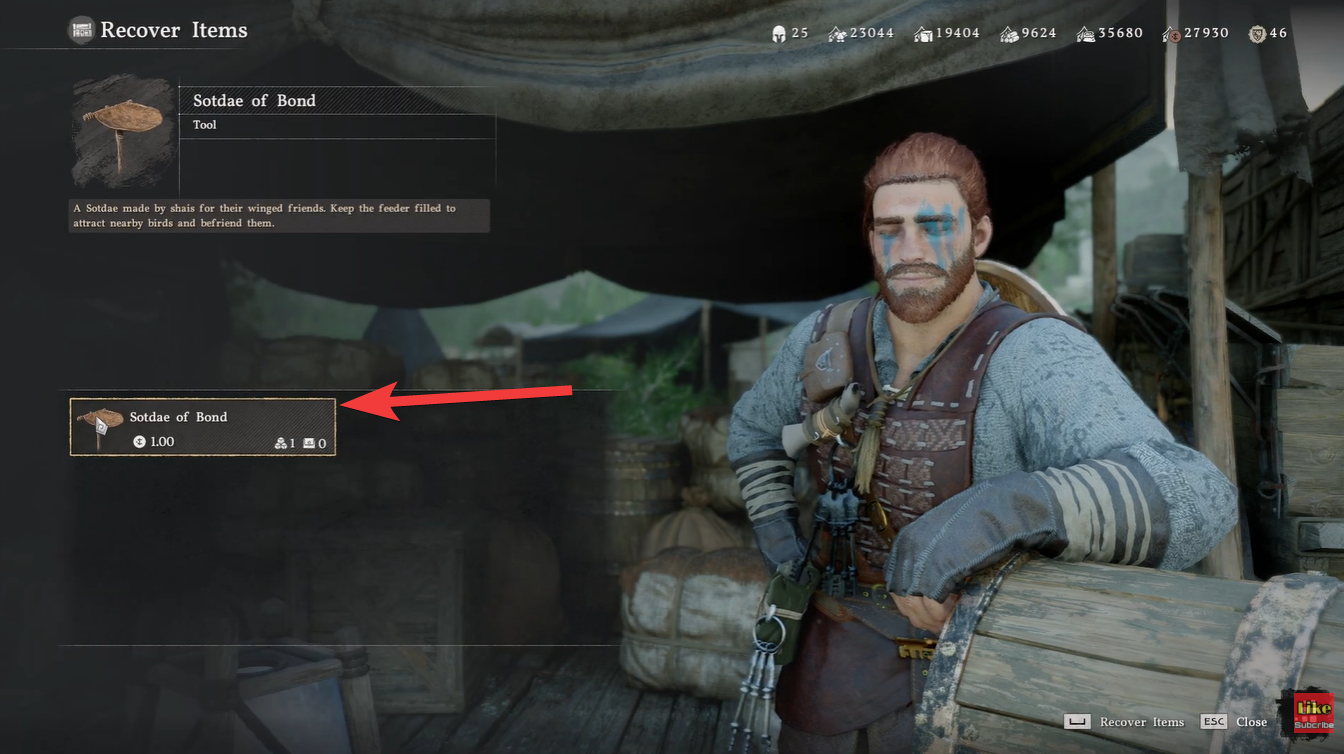Click the ESC key prompt icon
Image resolution: width=1344 pixels, height=754 pixels.
(x=1214, y=721)
